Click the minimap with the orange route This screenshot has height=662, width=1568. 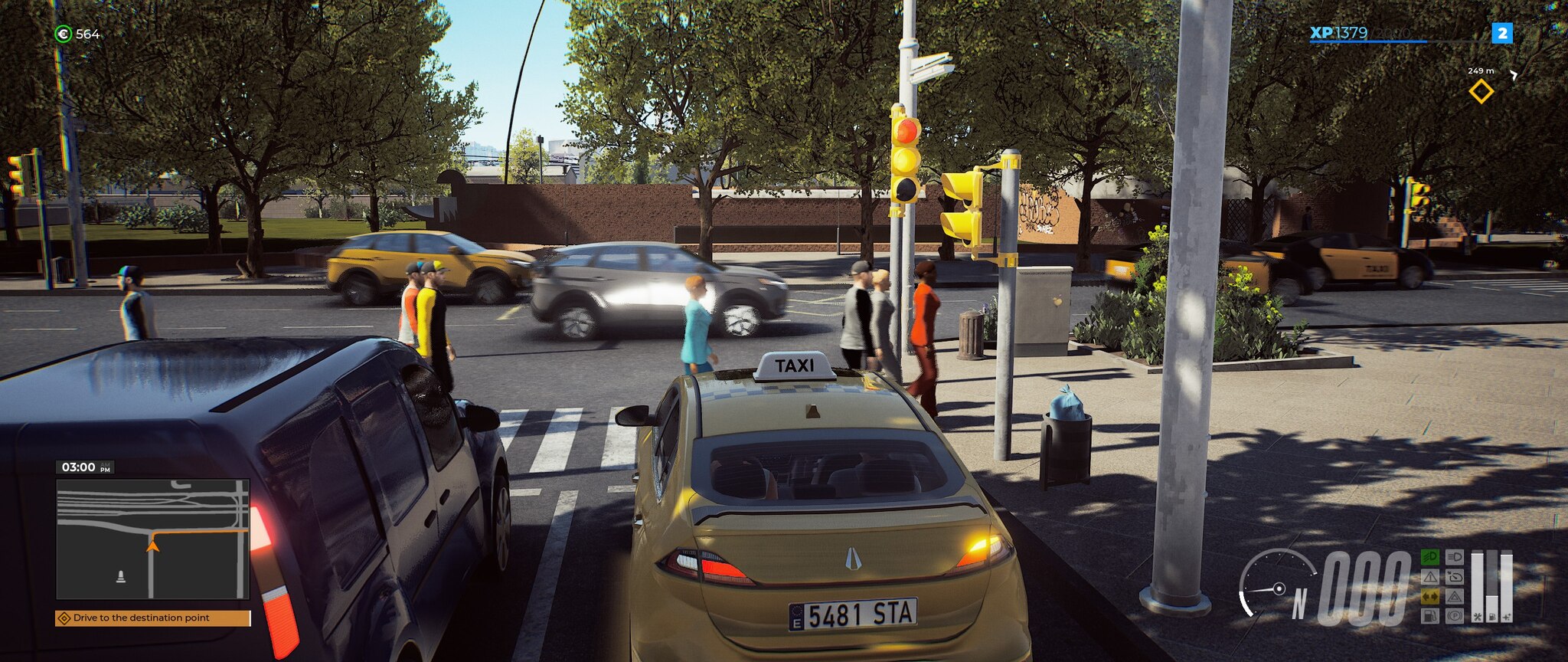tap(152, 538)
